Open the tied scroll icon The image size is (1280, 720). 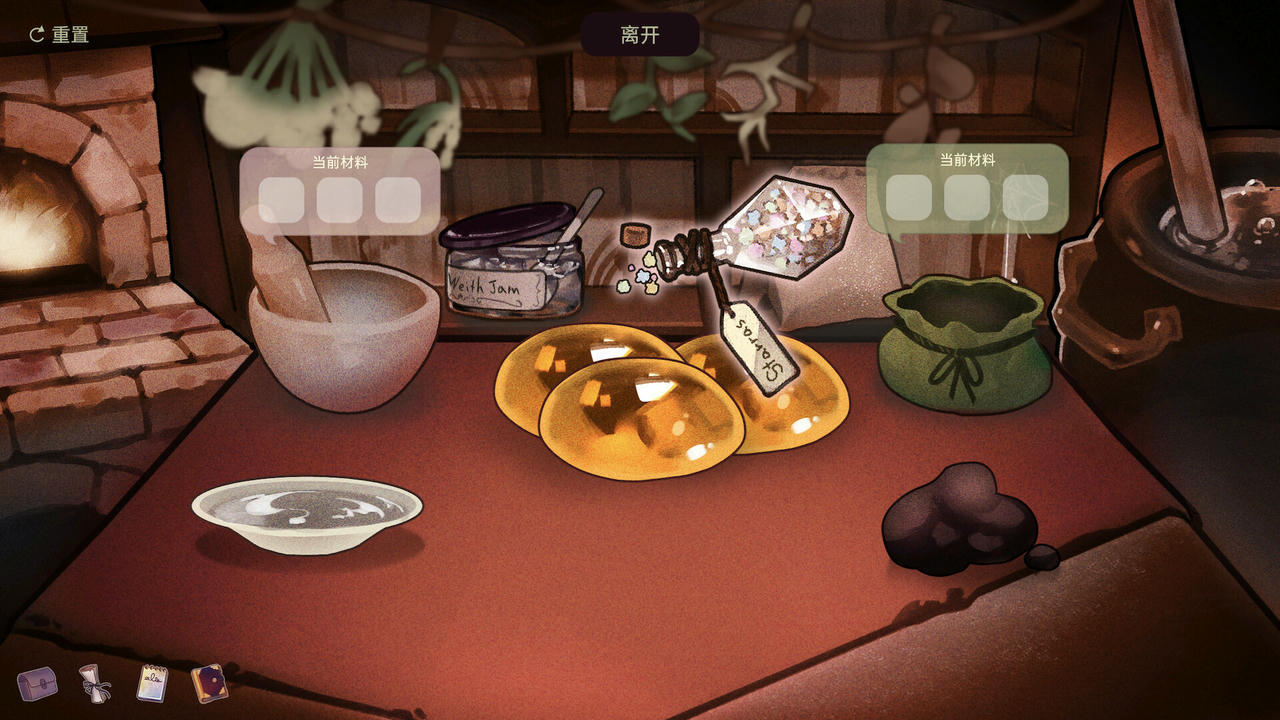93,686
